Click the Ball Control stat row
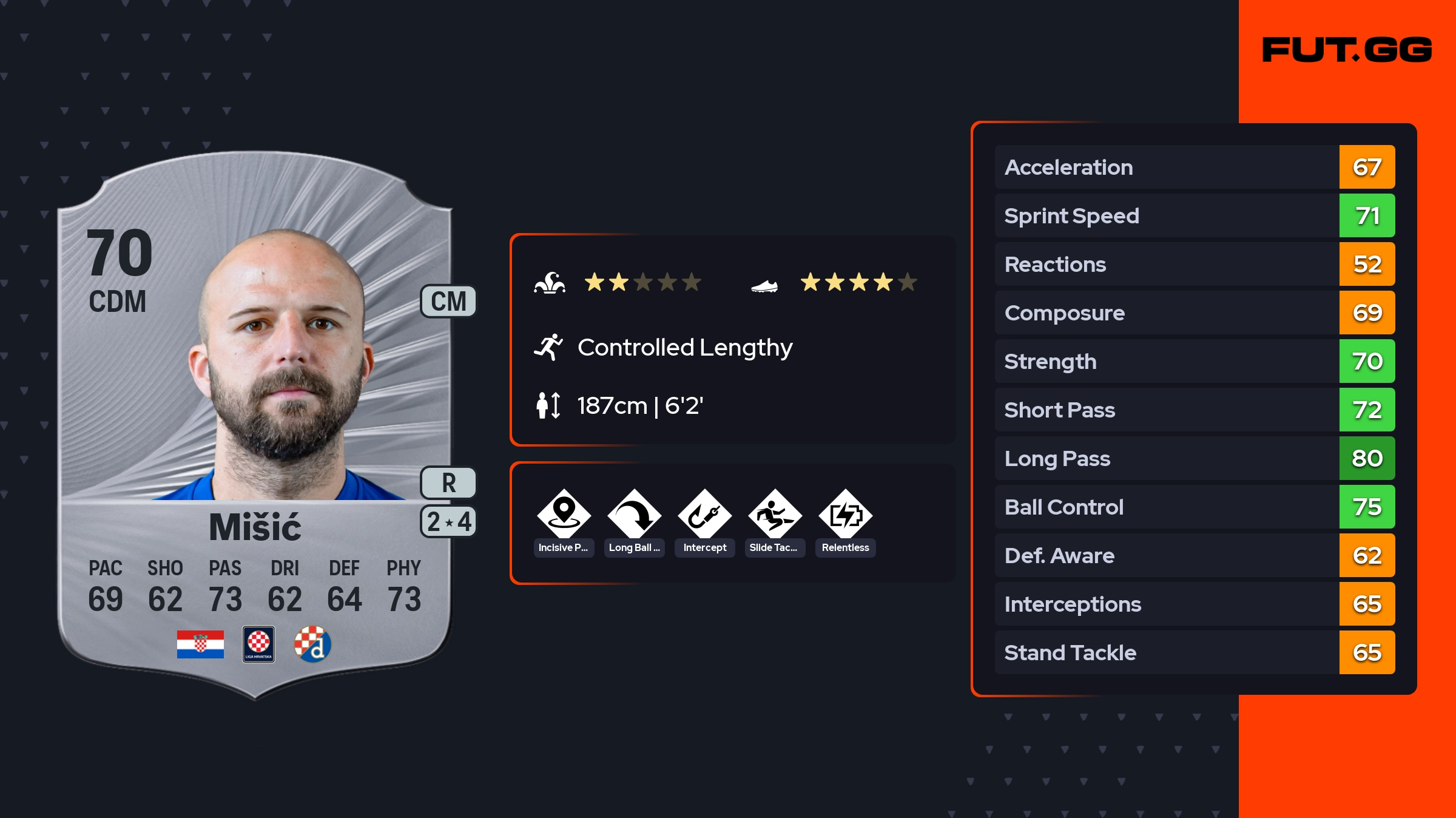Viewport: 1456px width, 818px height. pyautogui.click(x=1195, y=507)
